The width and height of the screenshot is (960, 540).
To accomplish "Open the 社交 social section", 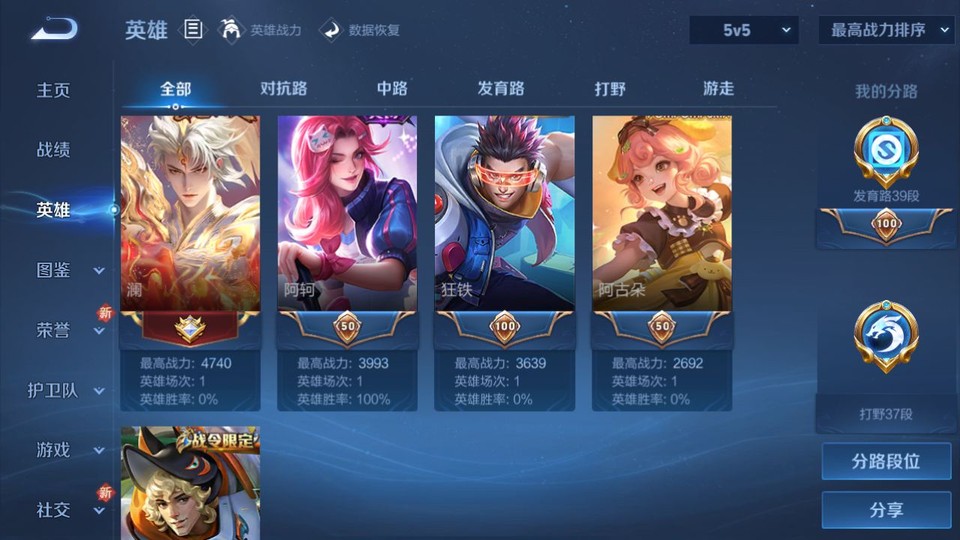I will pyautogui.click(x=60, y=510).
